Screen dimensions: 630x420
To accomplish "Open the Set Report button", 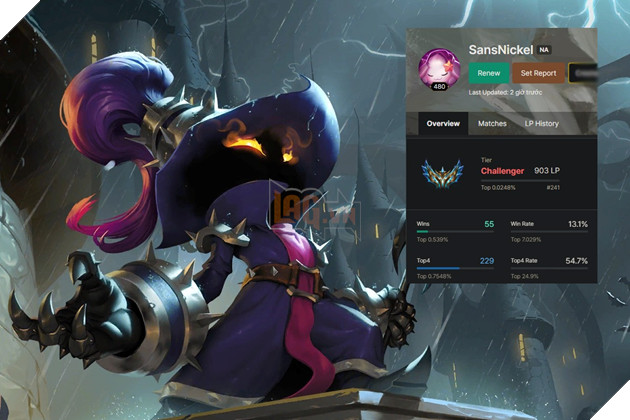I will coord(538,73).
